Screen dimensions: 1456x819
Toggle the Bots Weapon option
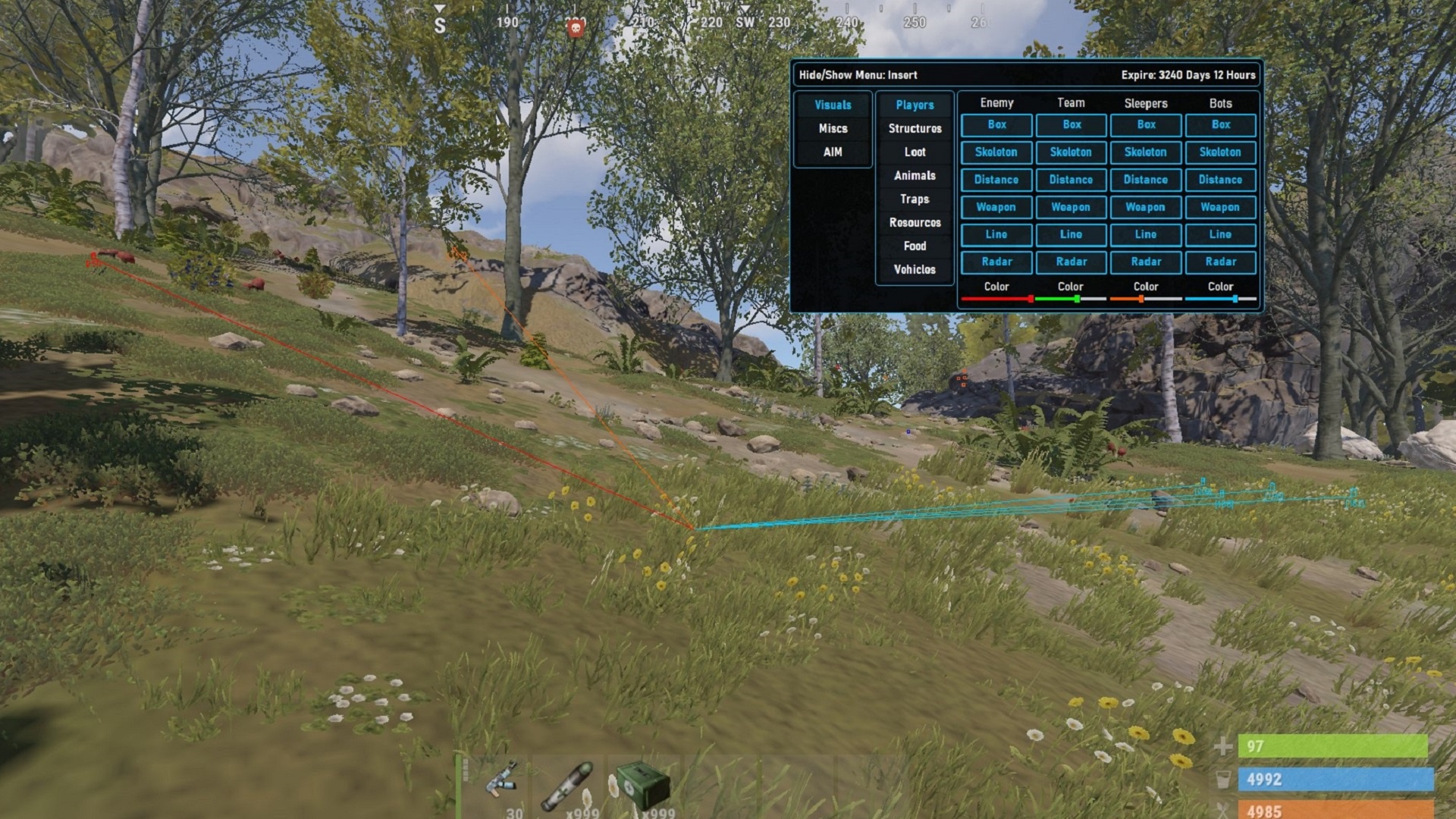click(1220, 207)
